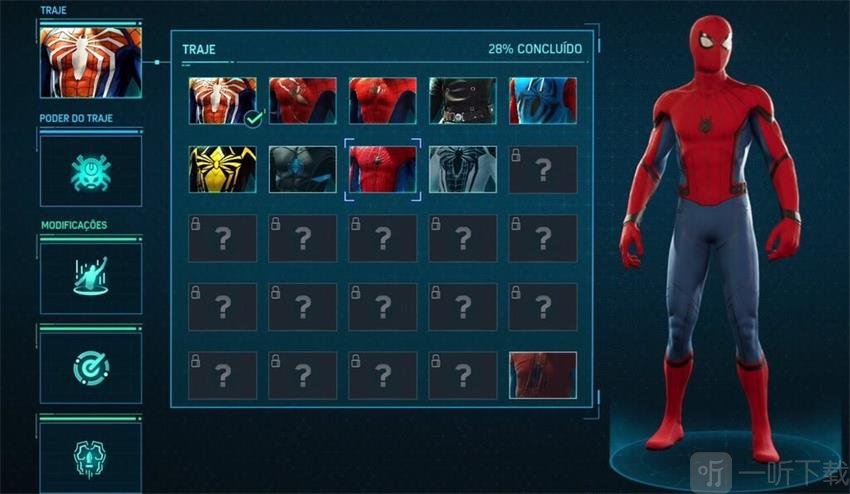Viewport: 850px width, 494px height.
Task: Select the unlocked suit in the last grid slot
Action: [x=543, y=375]
